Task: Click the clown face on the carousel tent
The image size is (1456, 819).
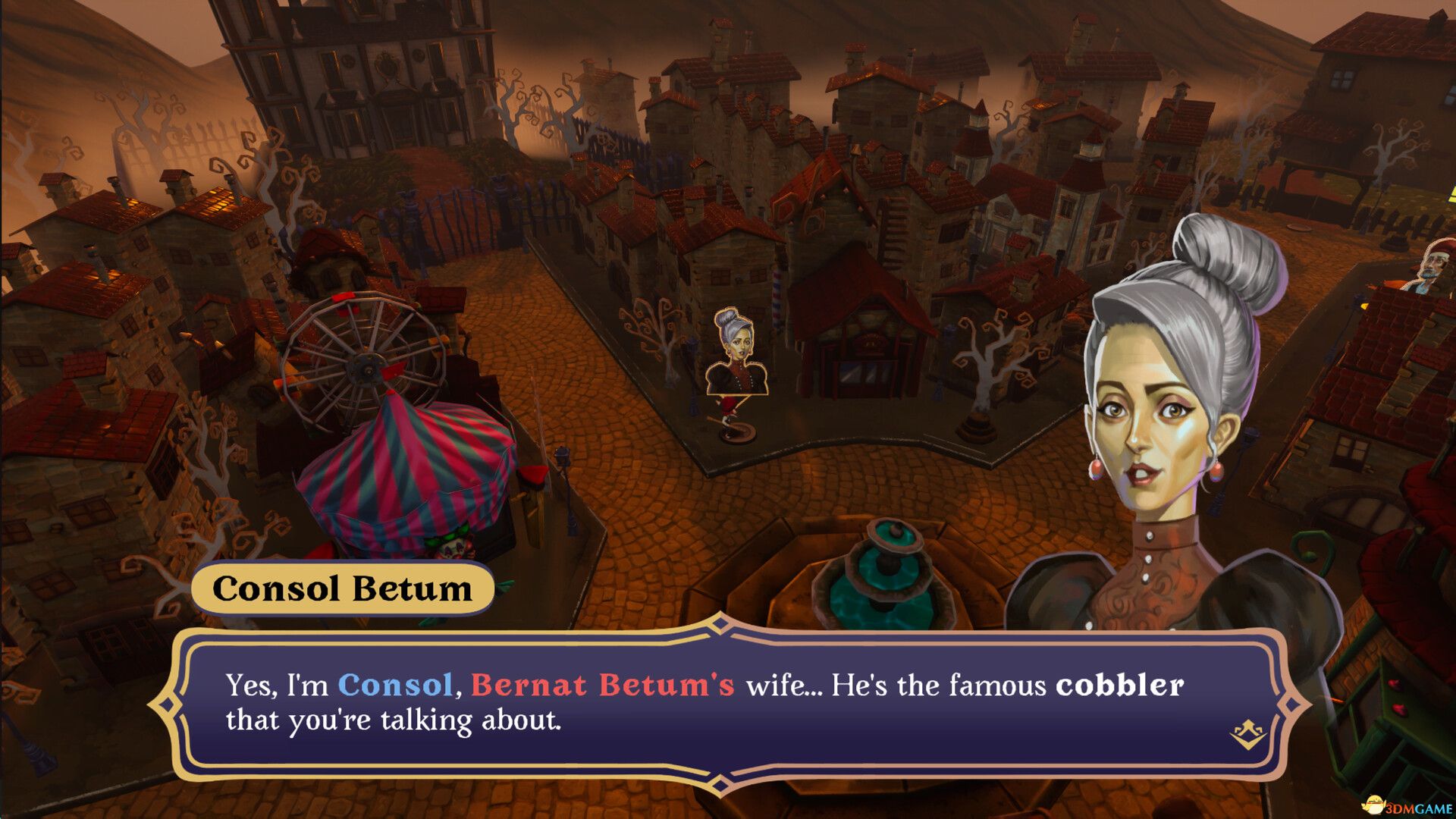Action: point(456,549)
